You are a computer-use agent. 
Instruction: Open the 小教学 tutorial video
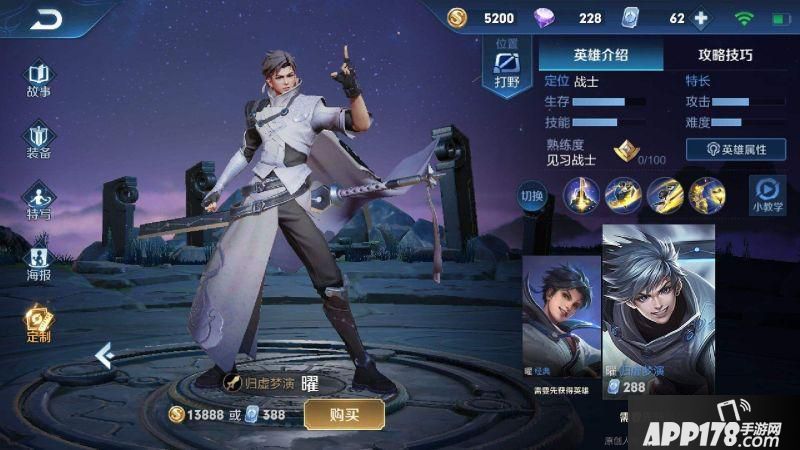(767, 194)
